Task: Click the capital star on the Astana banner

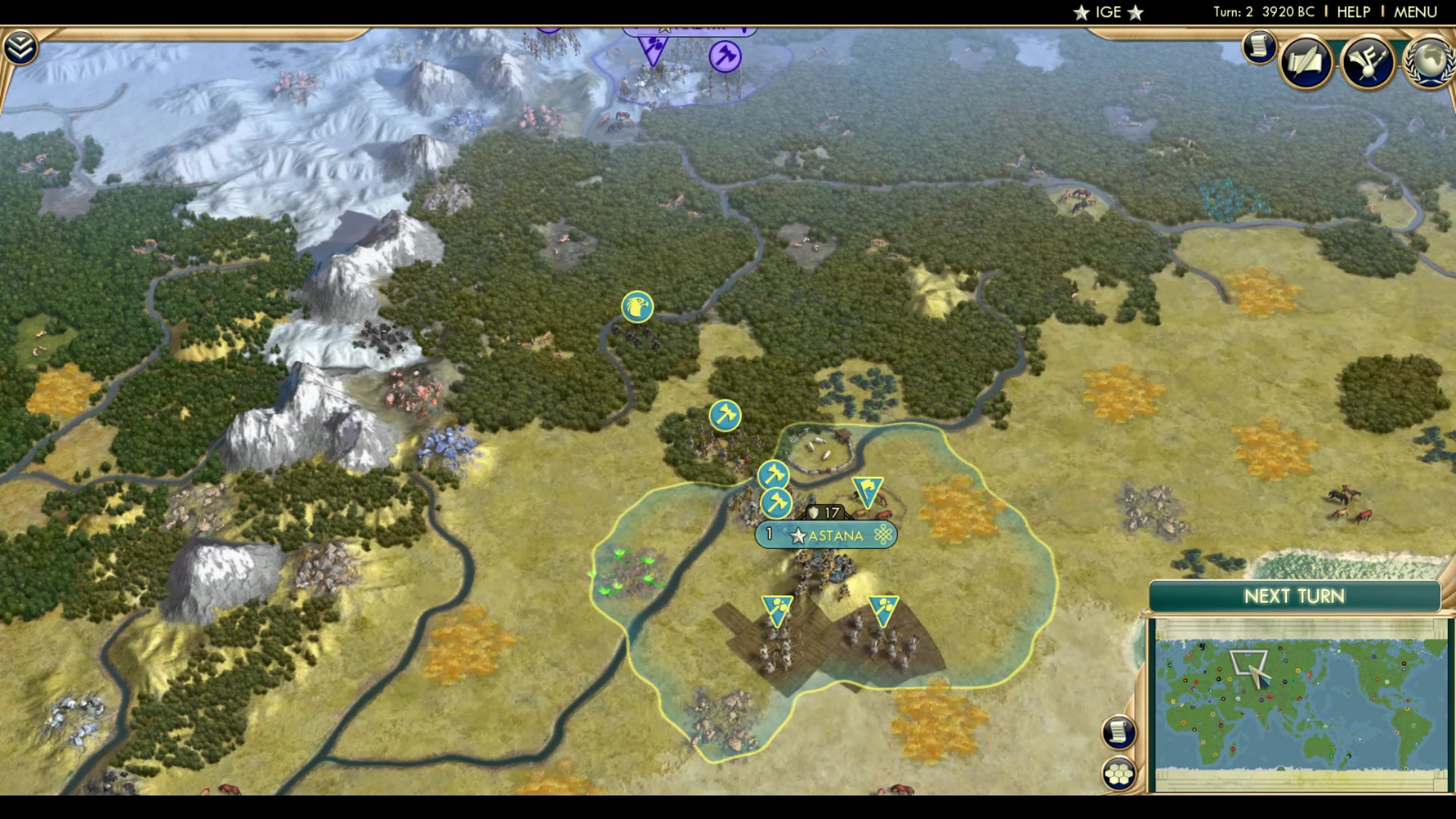Action: [799, 535]
